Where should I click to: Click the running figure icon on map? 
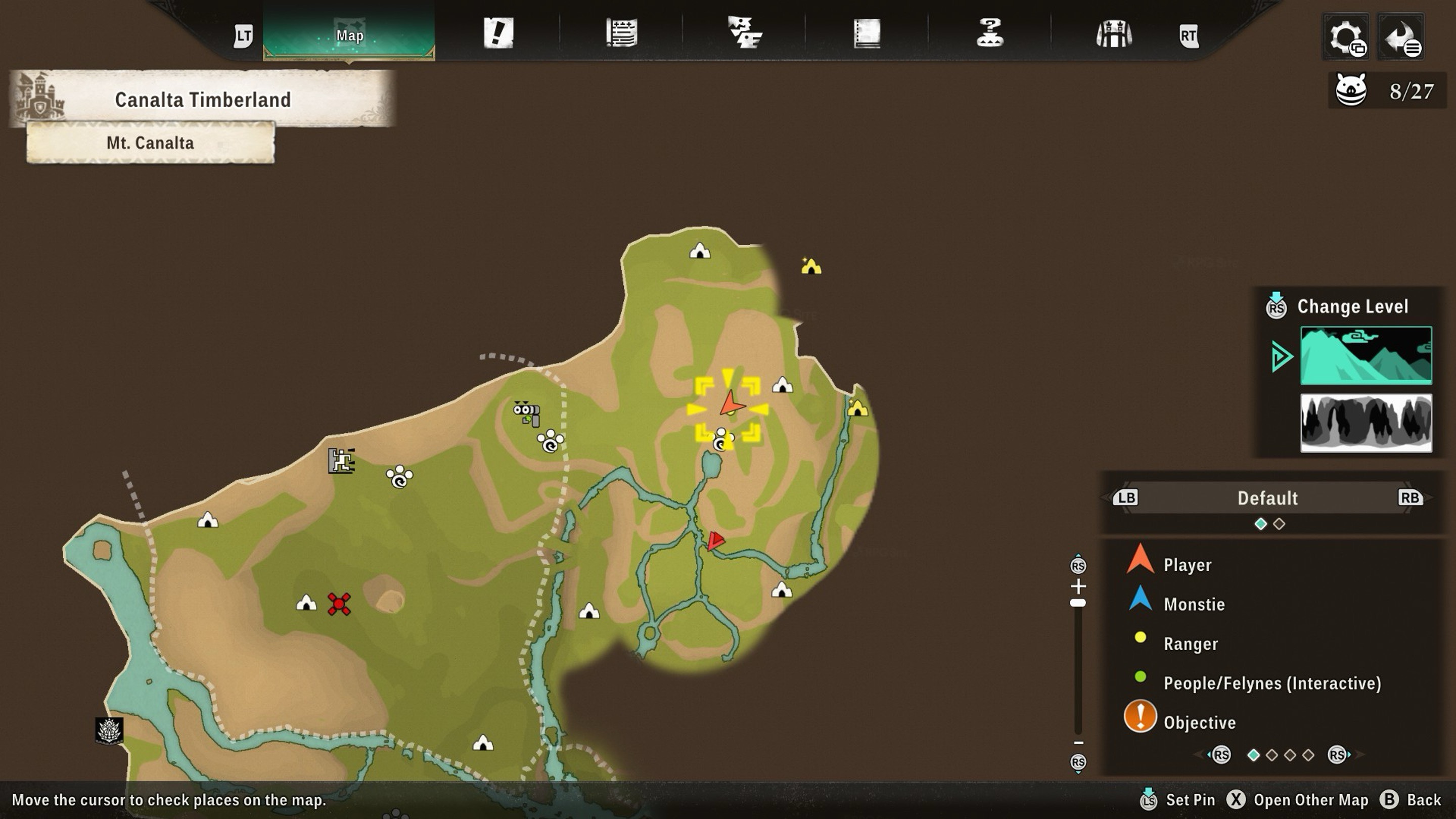coord(341,460)
